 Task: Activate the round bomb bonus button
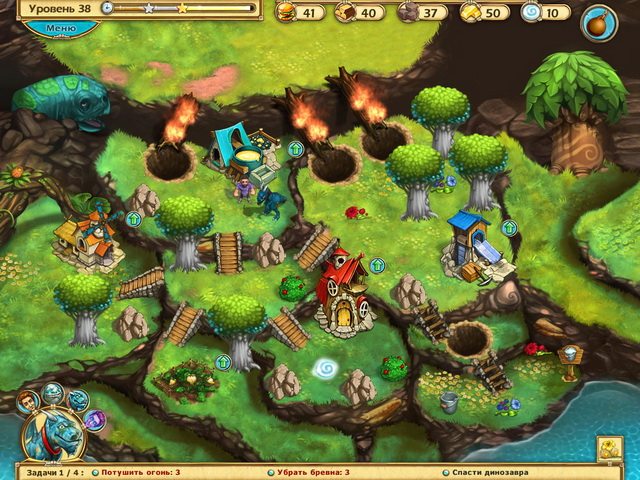[599, 22]
